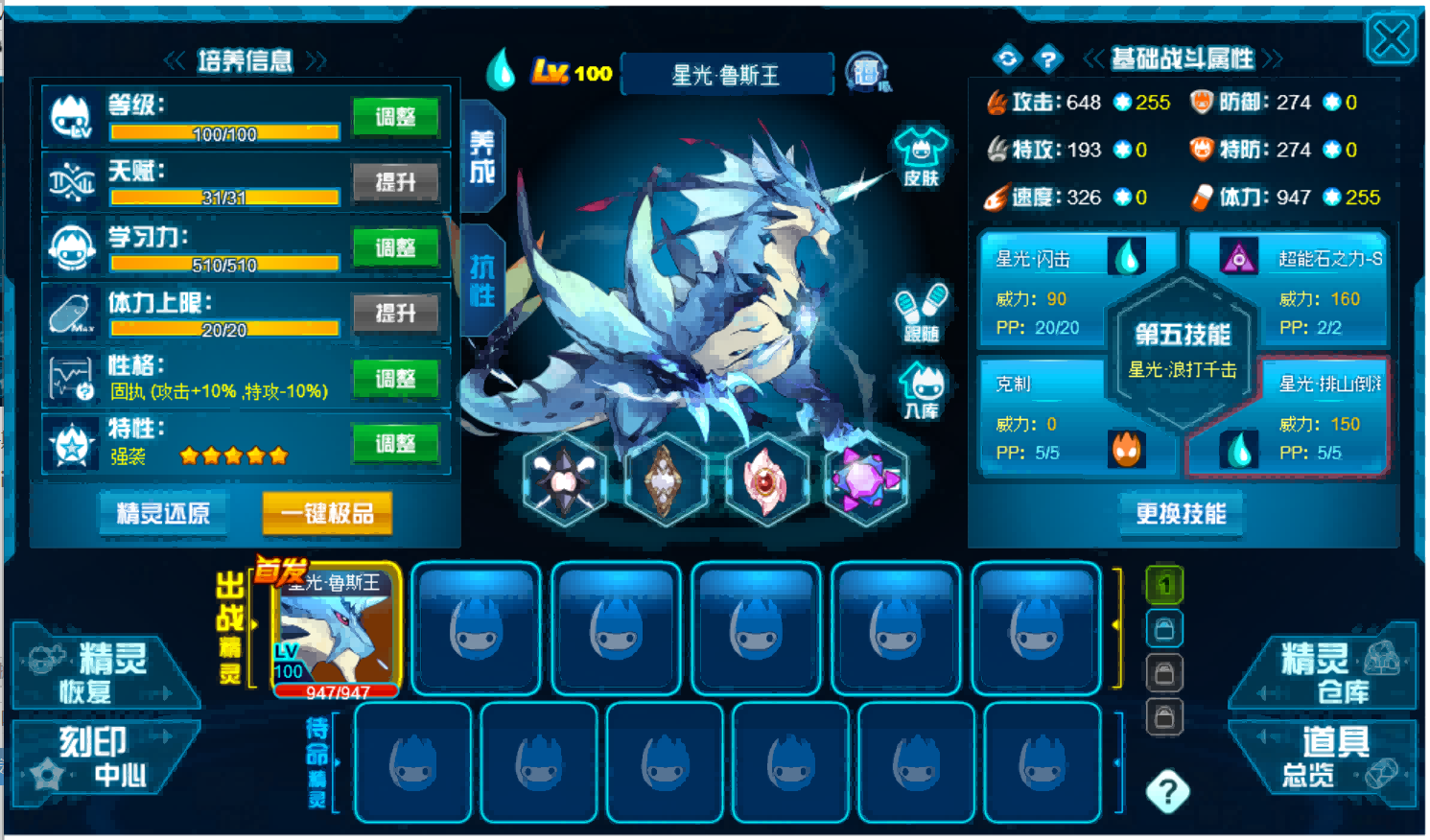Click the bone-shaped item hexagon slot
1430x840 pixels.
click(x=563, y=481)
